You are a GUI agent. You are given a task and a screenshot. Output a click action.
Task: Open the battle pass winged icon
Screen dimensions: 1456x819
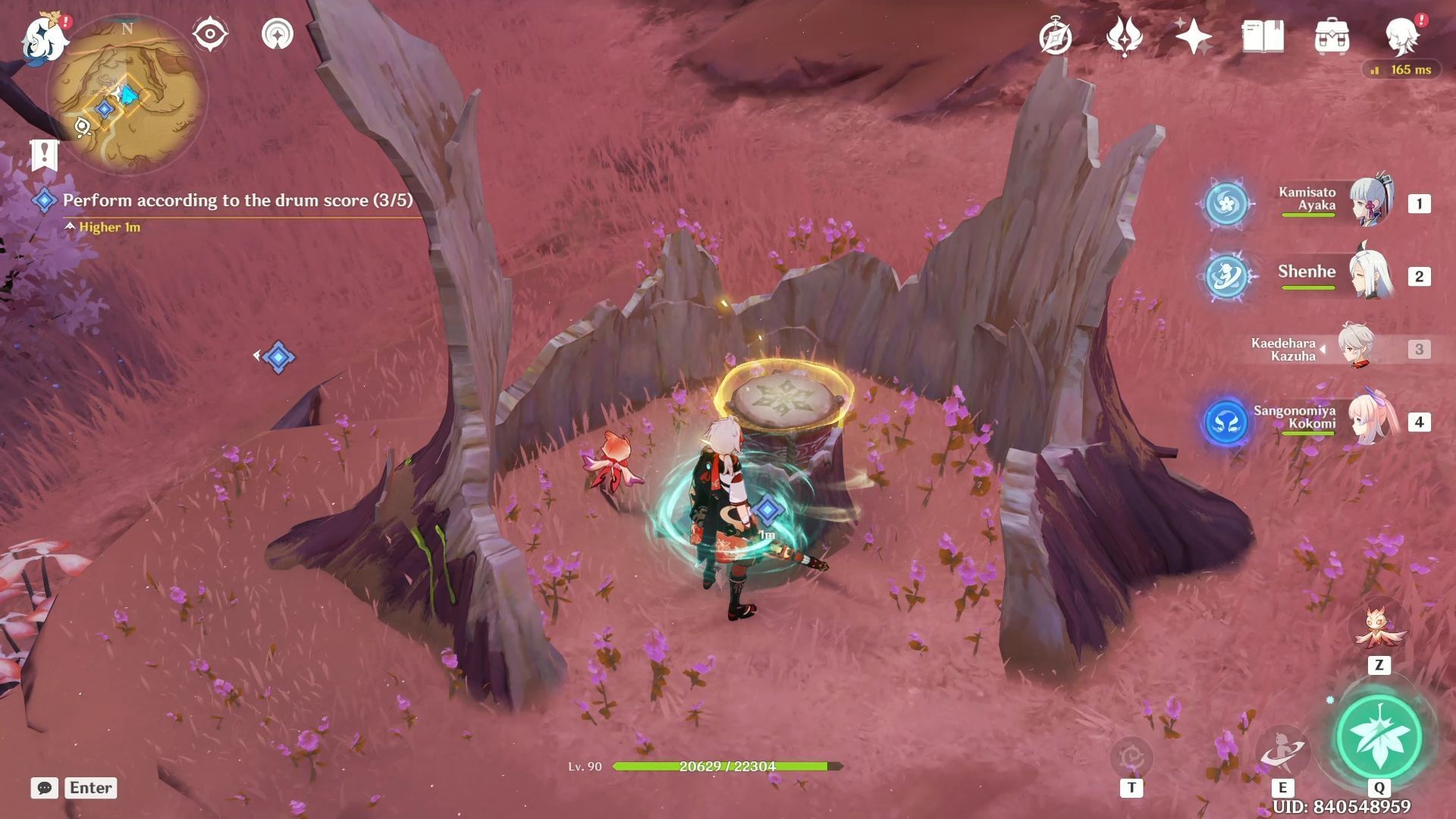coord(1124,36)
